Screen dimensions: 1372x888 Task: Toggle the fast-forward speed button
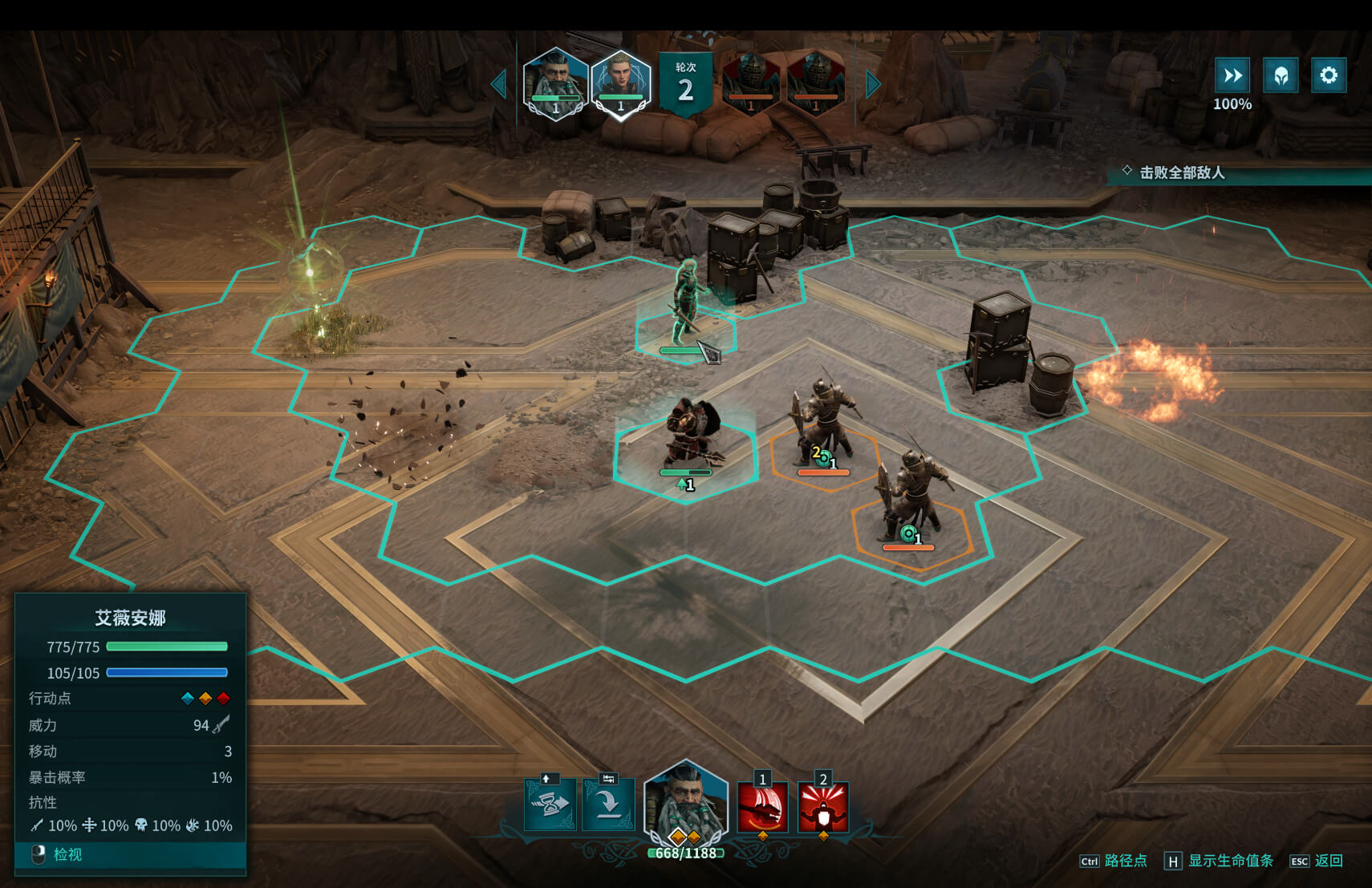click(1232, 75)
